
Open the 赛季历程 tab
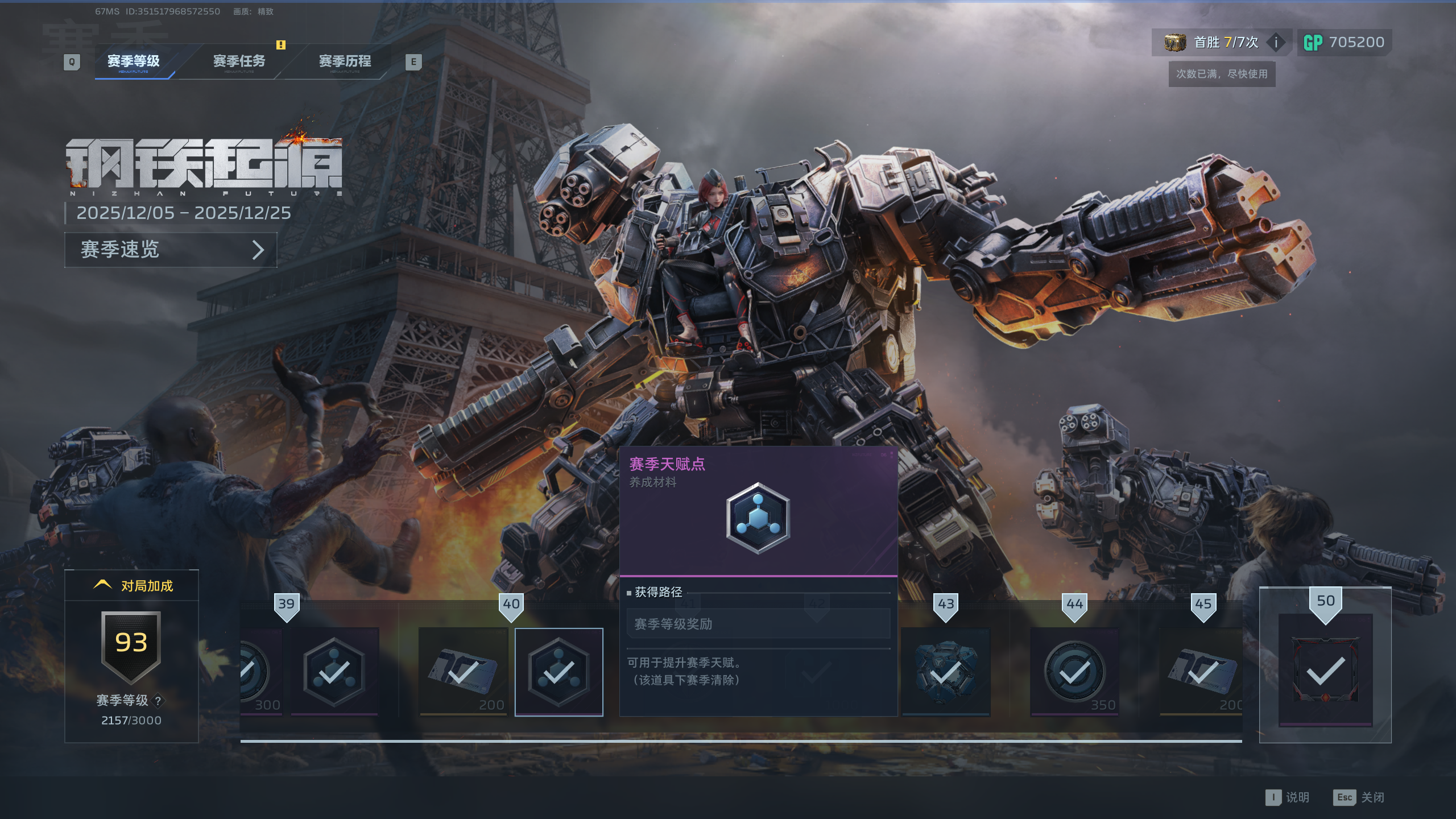click(x=345, y=61)
